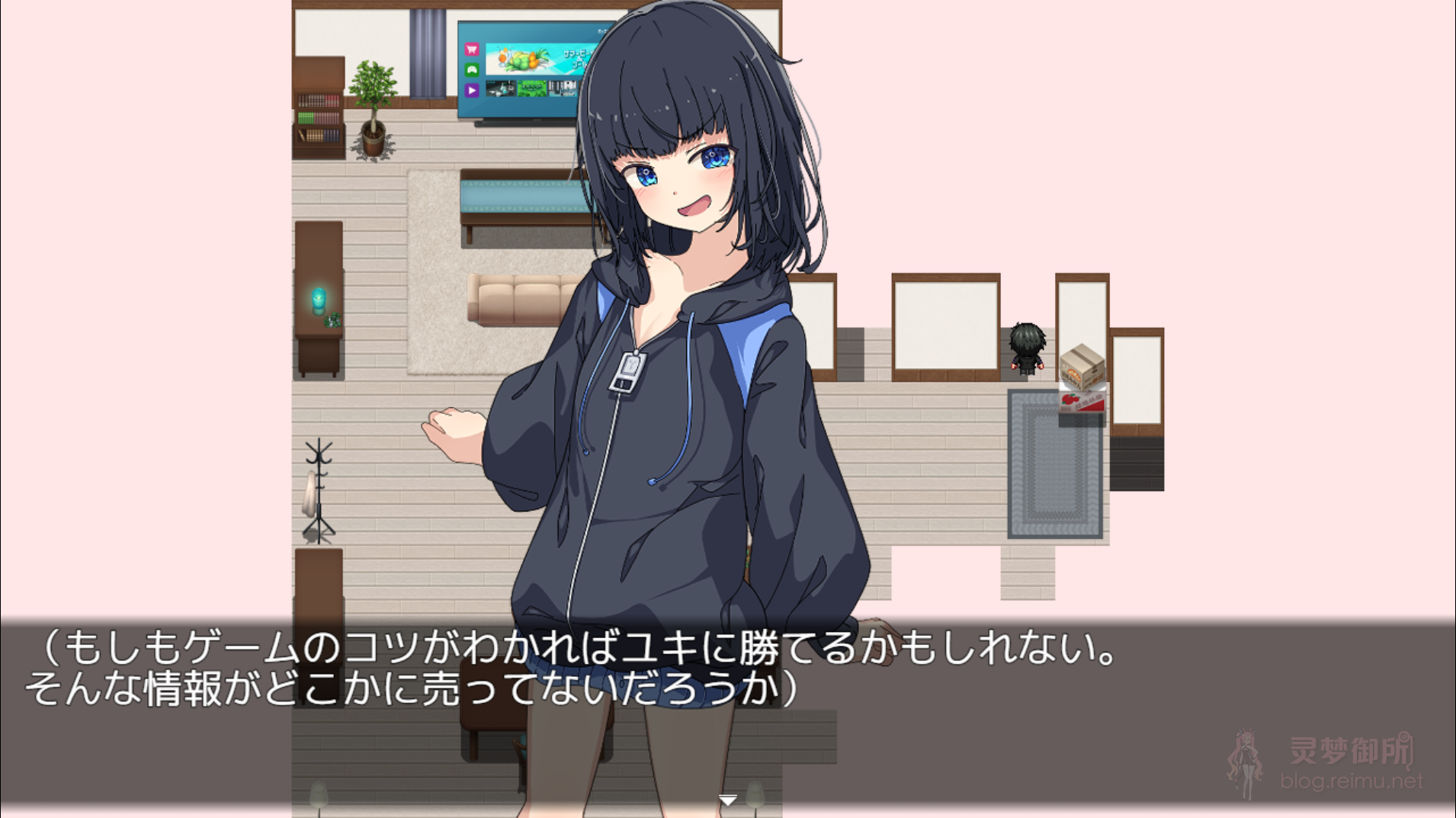
Task: Open the green game controller app on the TV
Action: pos(472,69)
